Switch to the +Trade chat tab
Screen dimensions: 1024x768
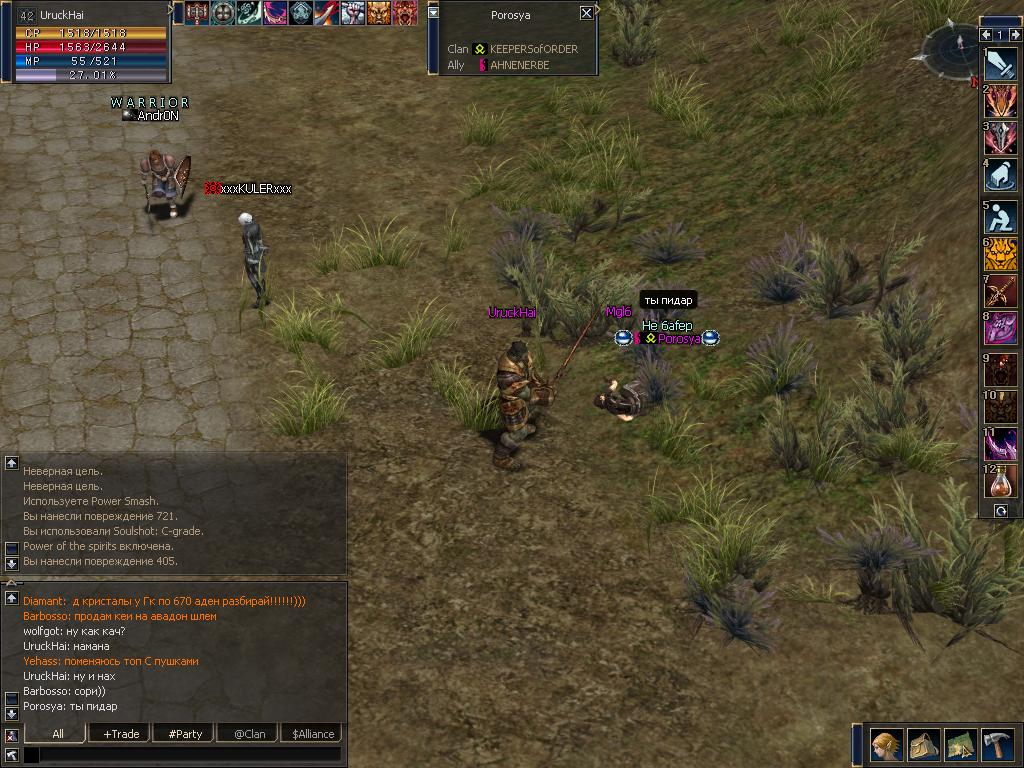(120, 734)
